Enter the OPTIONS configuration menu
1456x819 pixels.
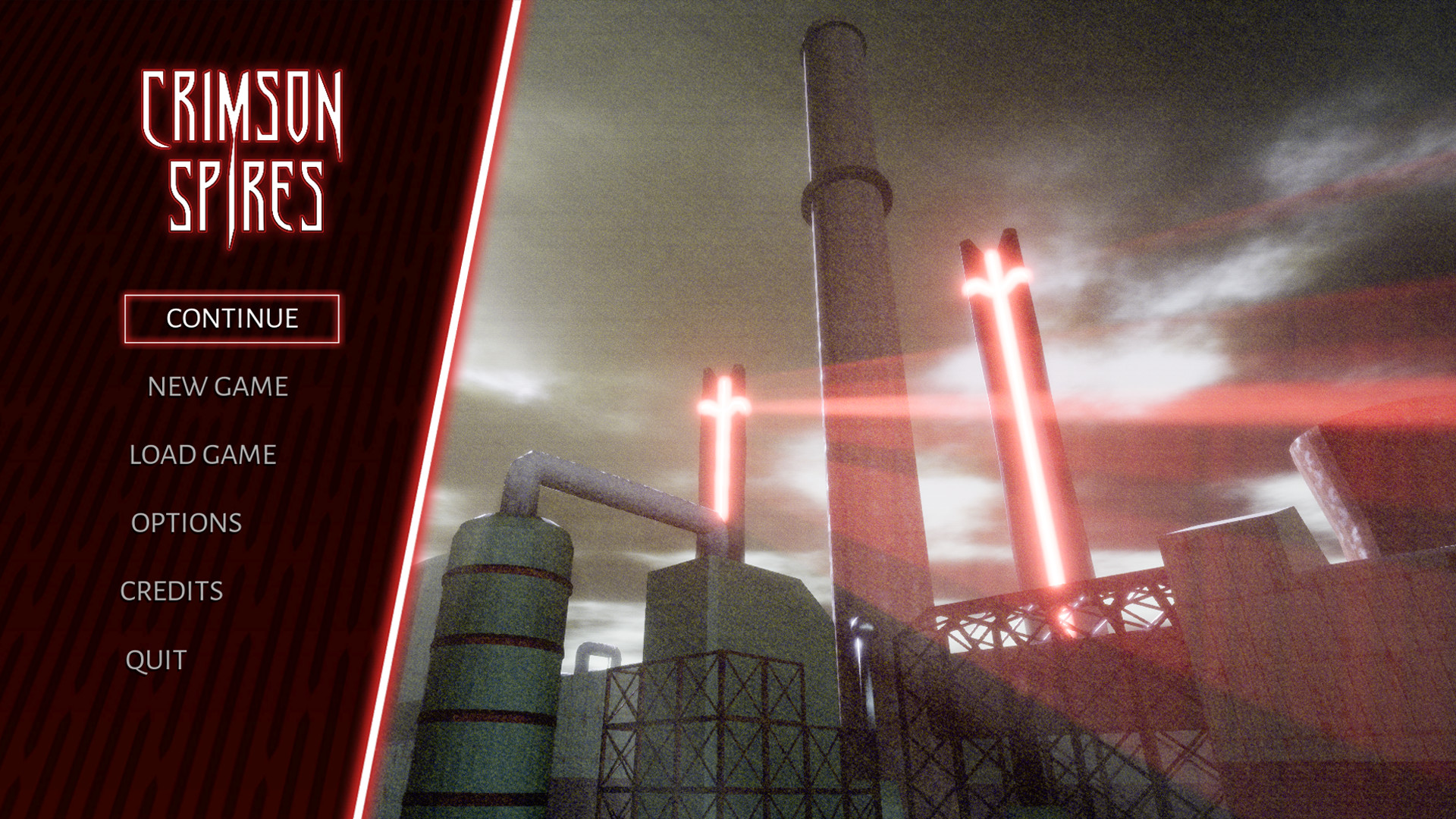tap(186, 523)
